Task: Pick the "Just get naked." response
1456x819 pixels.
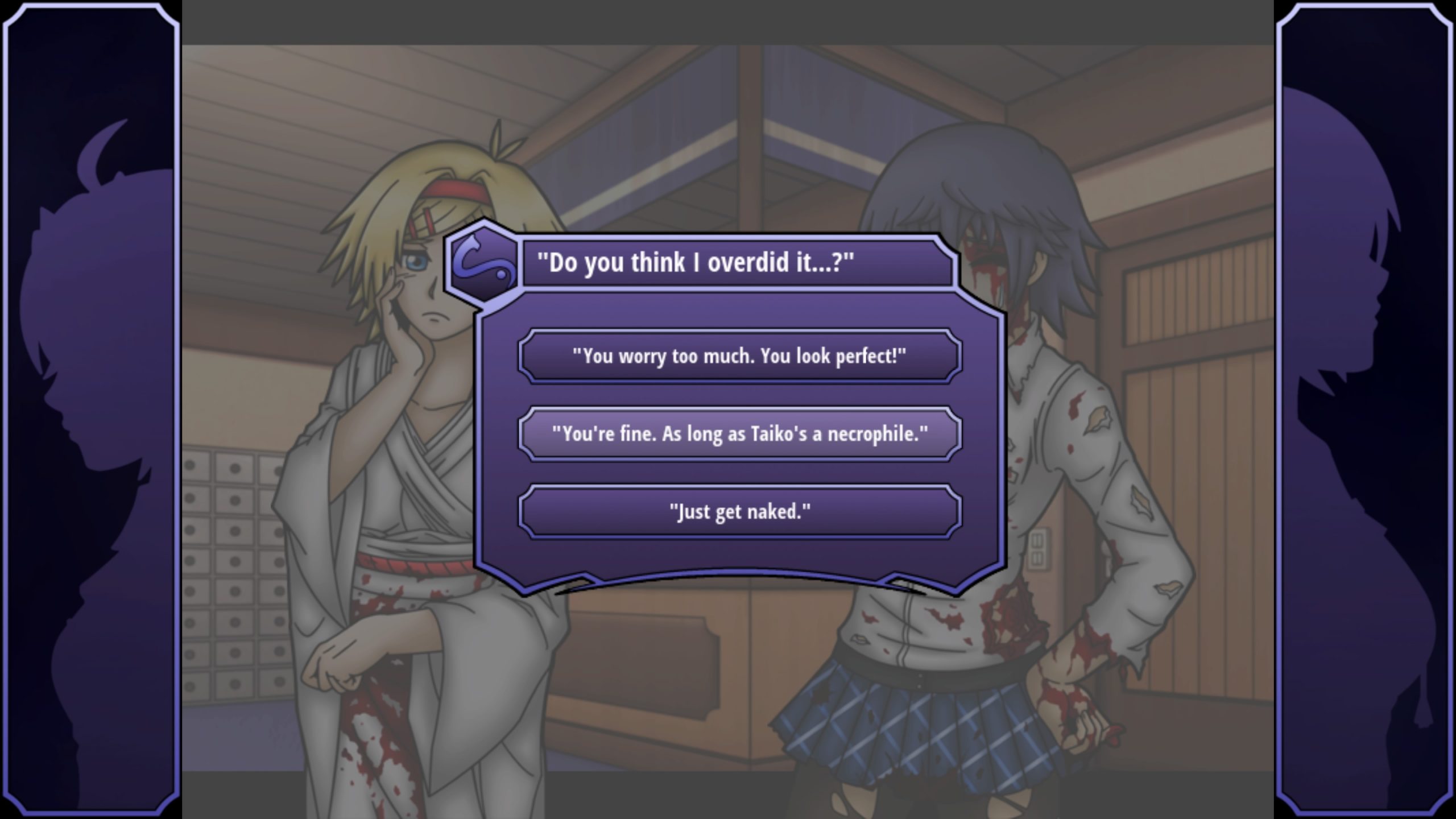Action: coord(739,511)
